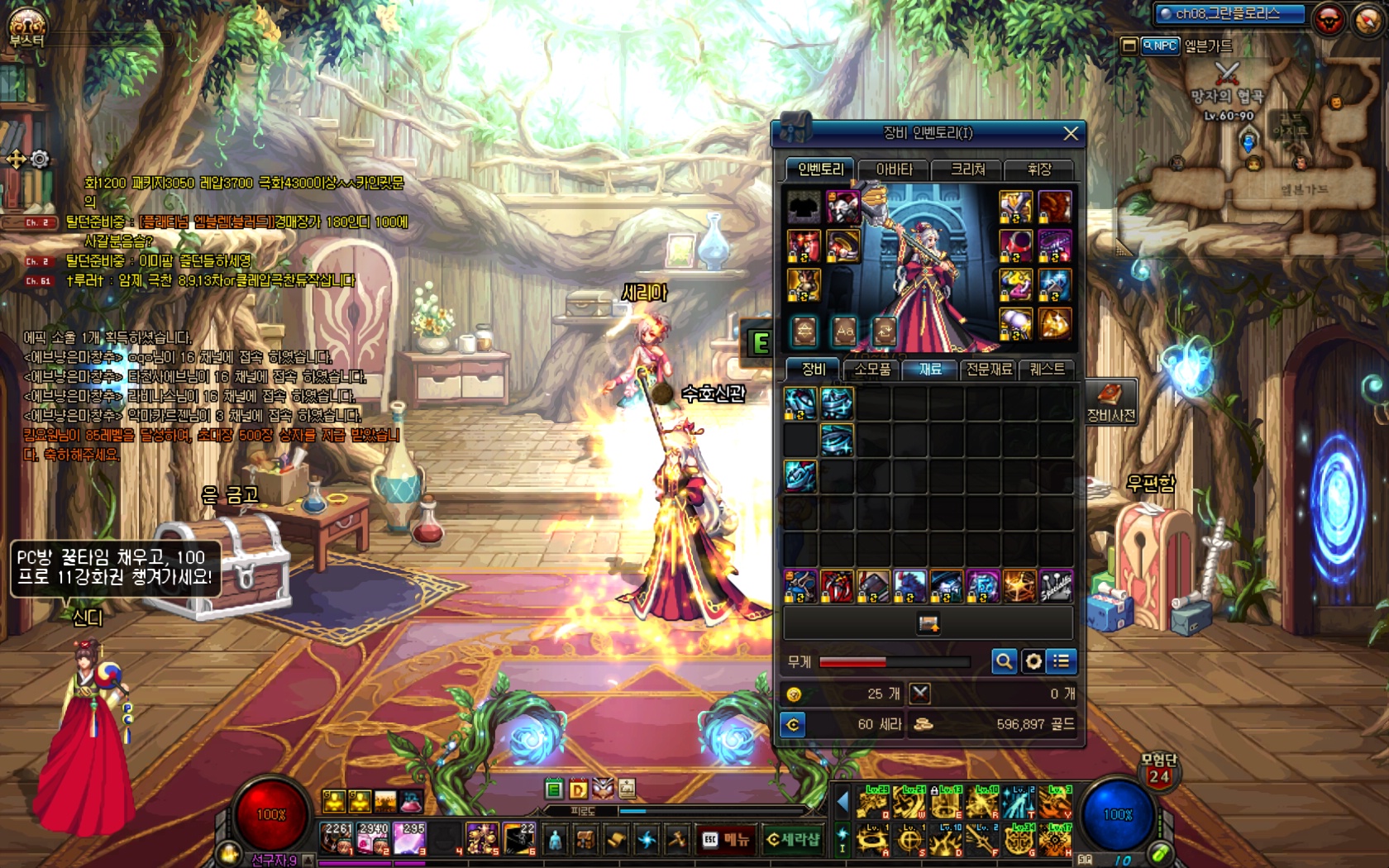Switch to the 재료 (materials) item category
This screenshot has height=868, width=1389.
point(930,370)
